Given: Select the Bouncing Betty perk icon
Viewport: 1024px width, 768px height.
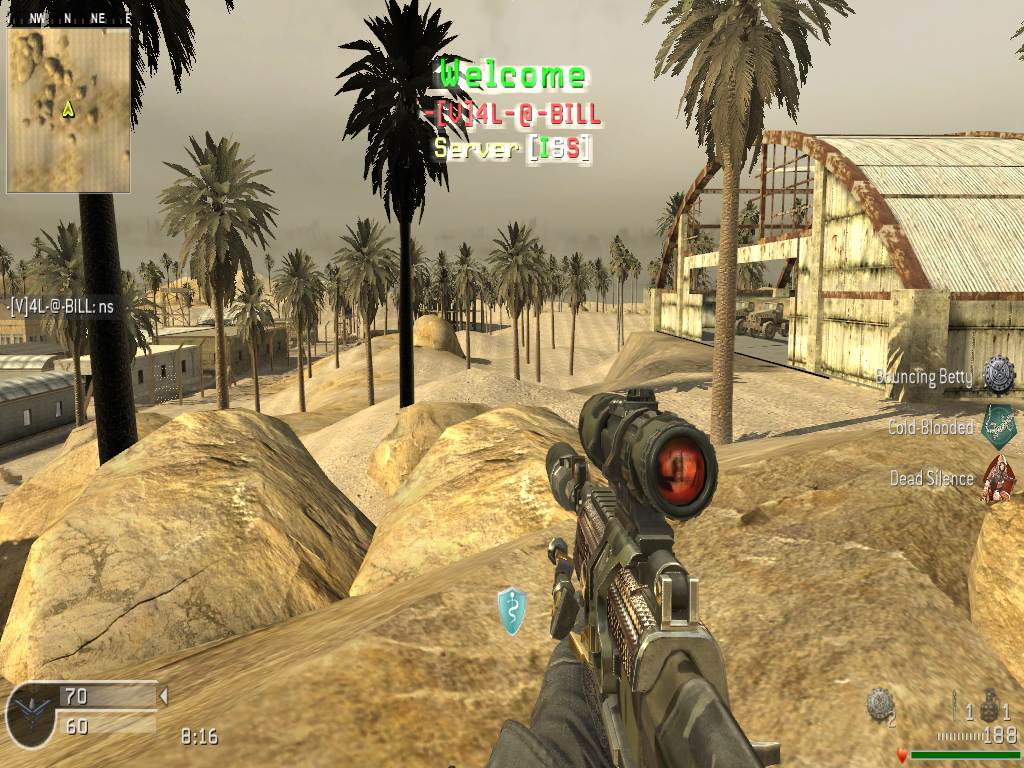Looking at the screenshot, I should [998, 375].
